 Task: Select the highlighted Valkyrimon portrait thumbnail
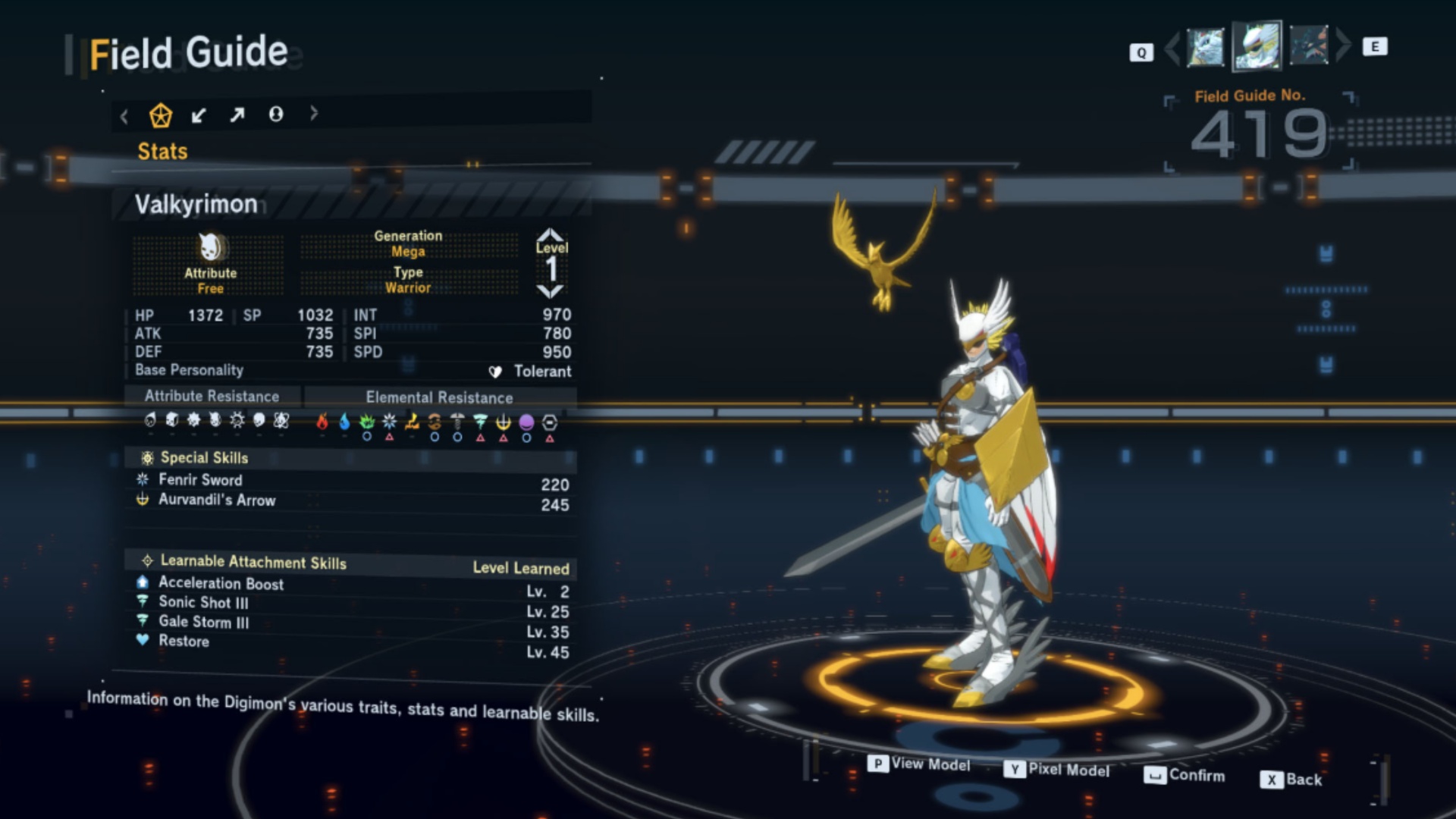[1257, 45]
